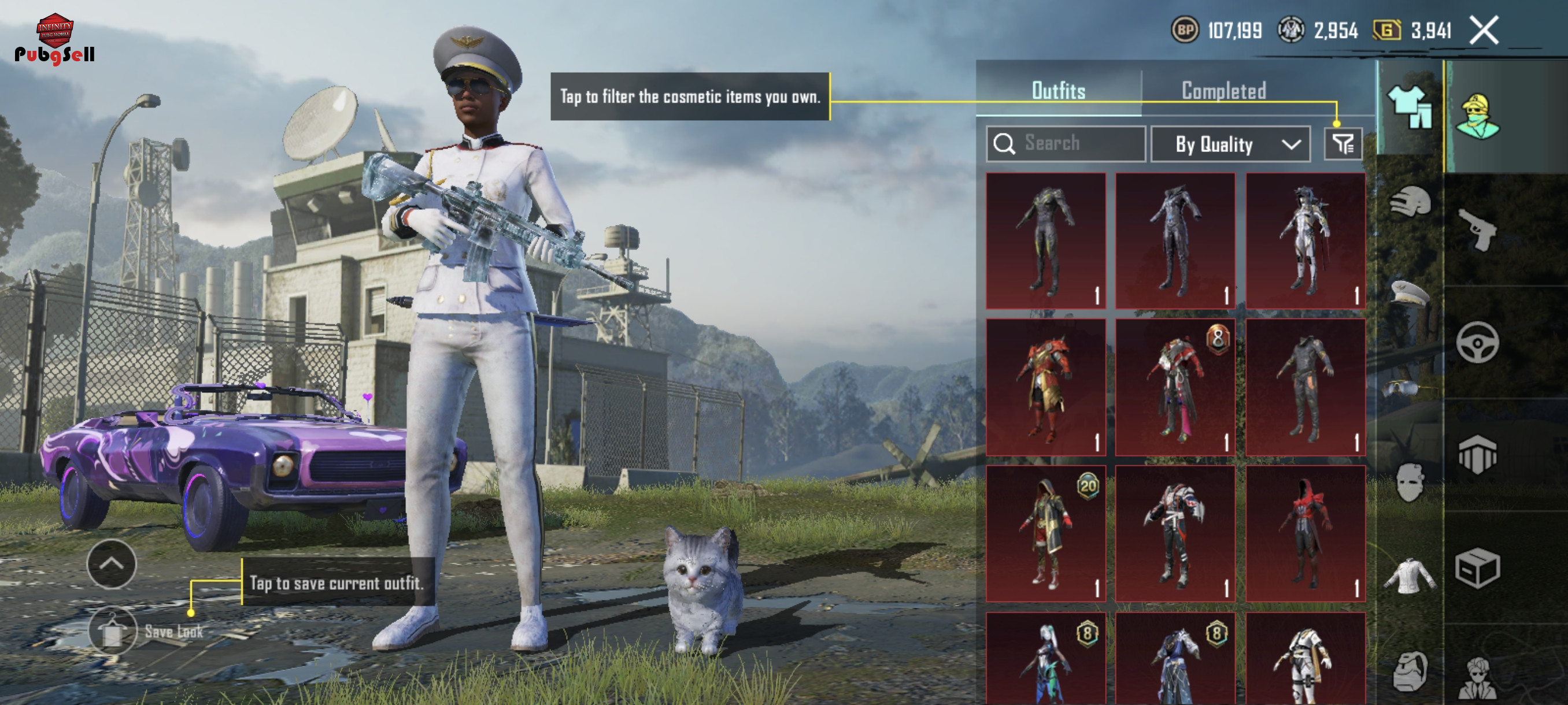Select the clothing shirt category icon
The width and height of the screenshot is (1568, 705).
[1409, 106]
